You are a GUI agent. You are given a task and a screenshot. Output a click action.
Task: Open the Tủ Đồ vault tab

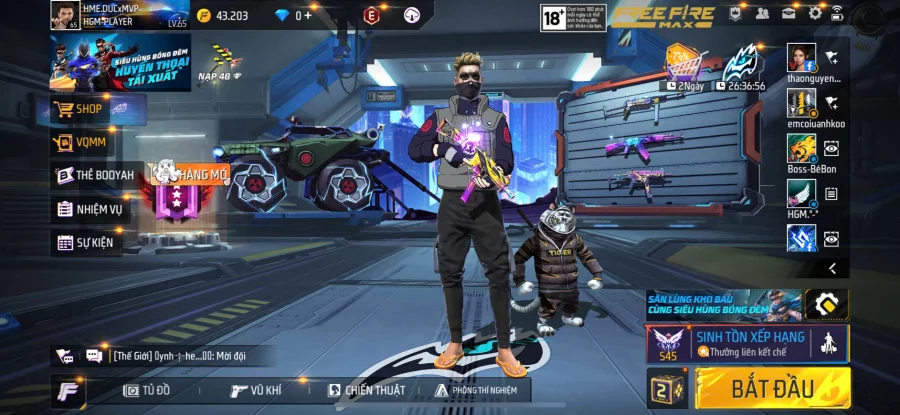click(147, 390)
